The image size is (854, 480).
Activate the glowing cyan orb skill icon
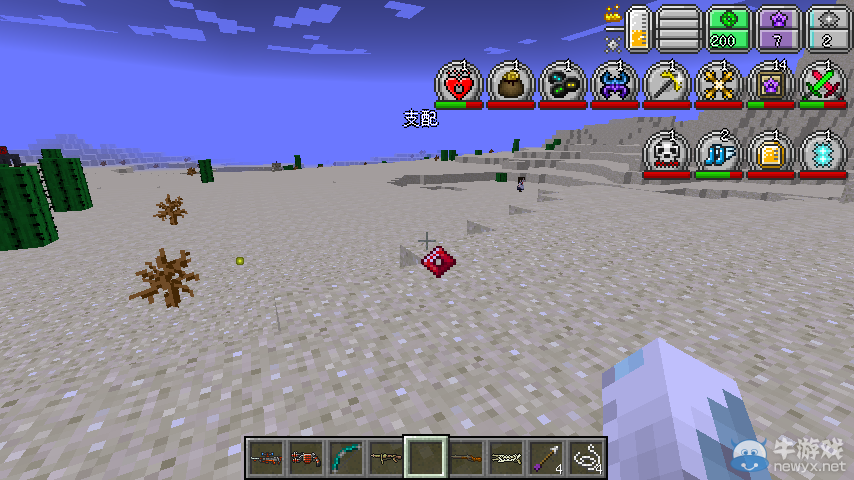point(823,153)
